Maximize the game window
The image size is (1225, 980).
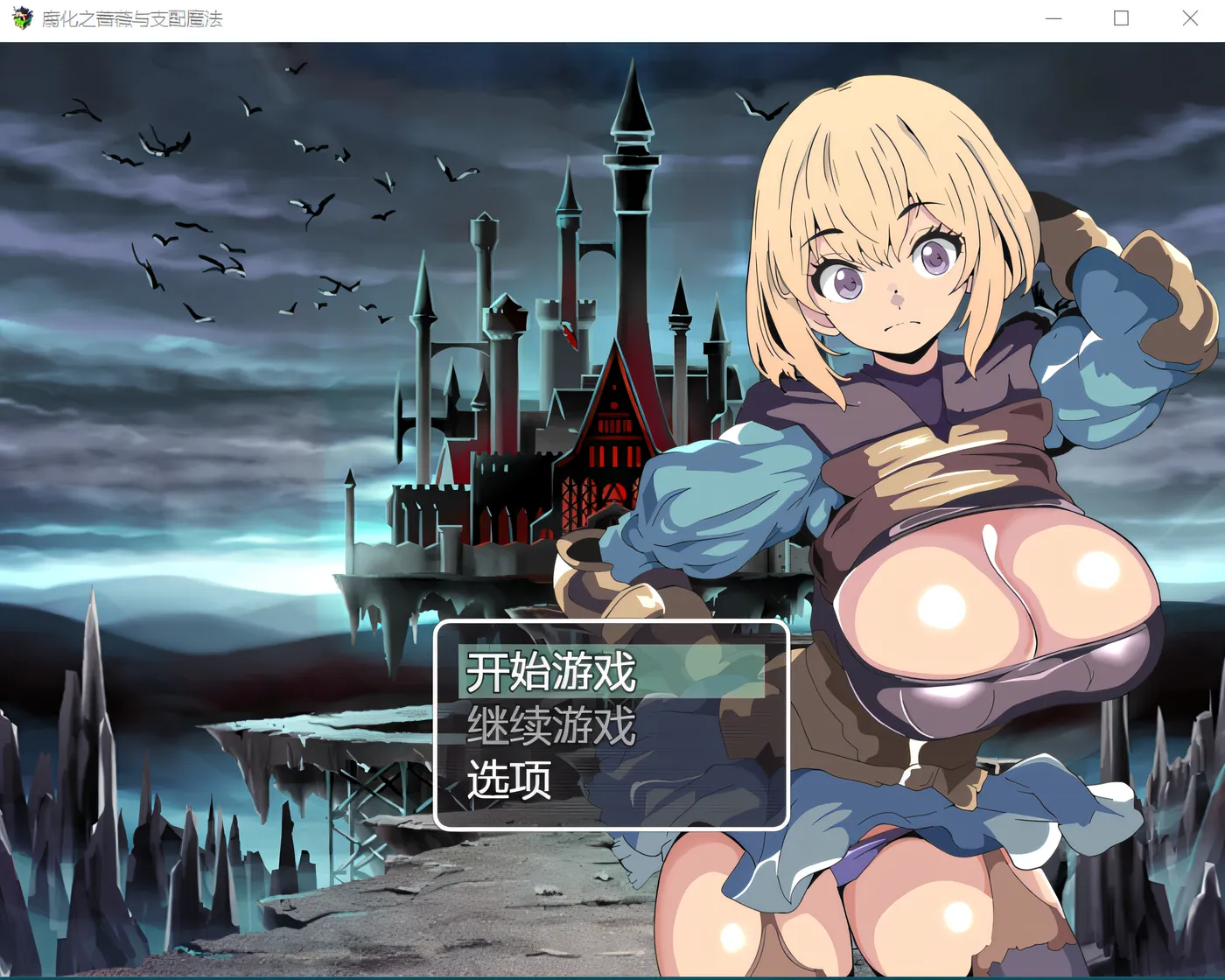(x=1121, y=18)
